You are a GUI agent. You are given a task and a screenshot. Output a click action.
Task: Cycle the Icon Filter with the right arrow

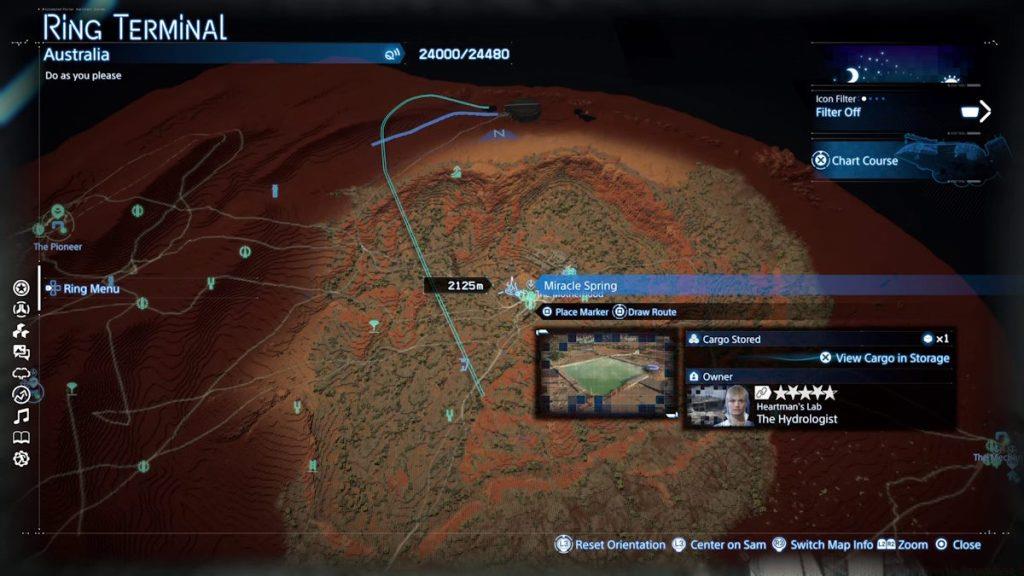[985, 111]
